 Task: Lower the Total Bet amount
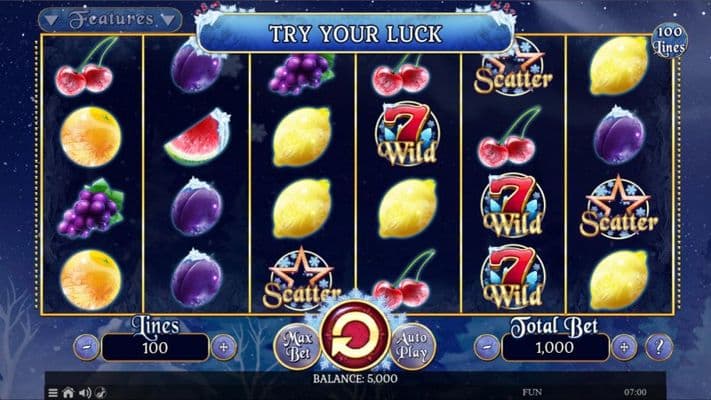click(487, 348)
